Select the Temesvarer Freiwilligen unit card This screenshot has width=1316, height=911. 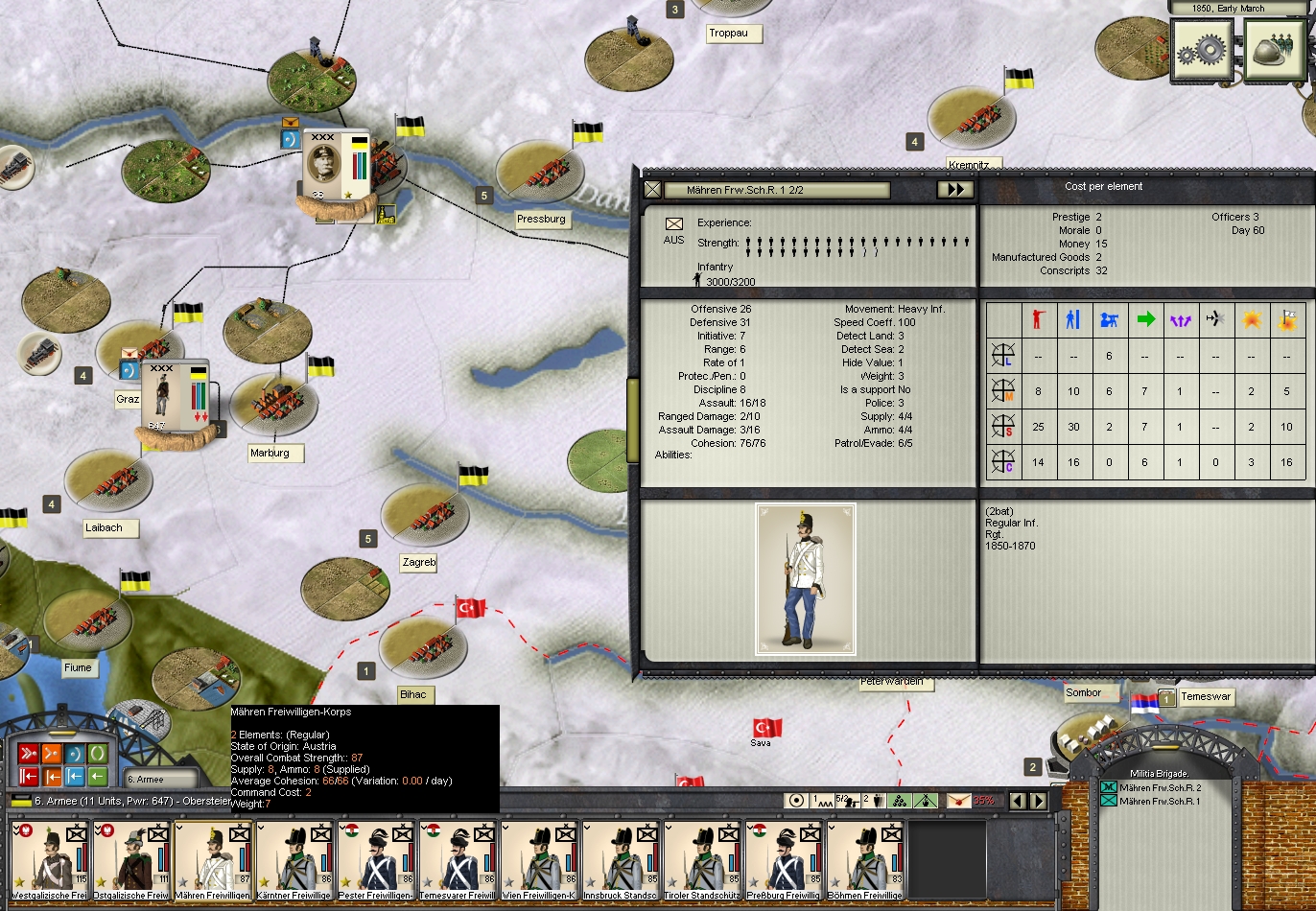pyautogui.click(x=458, y=859)
